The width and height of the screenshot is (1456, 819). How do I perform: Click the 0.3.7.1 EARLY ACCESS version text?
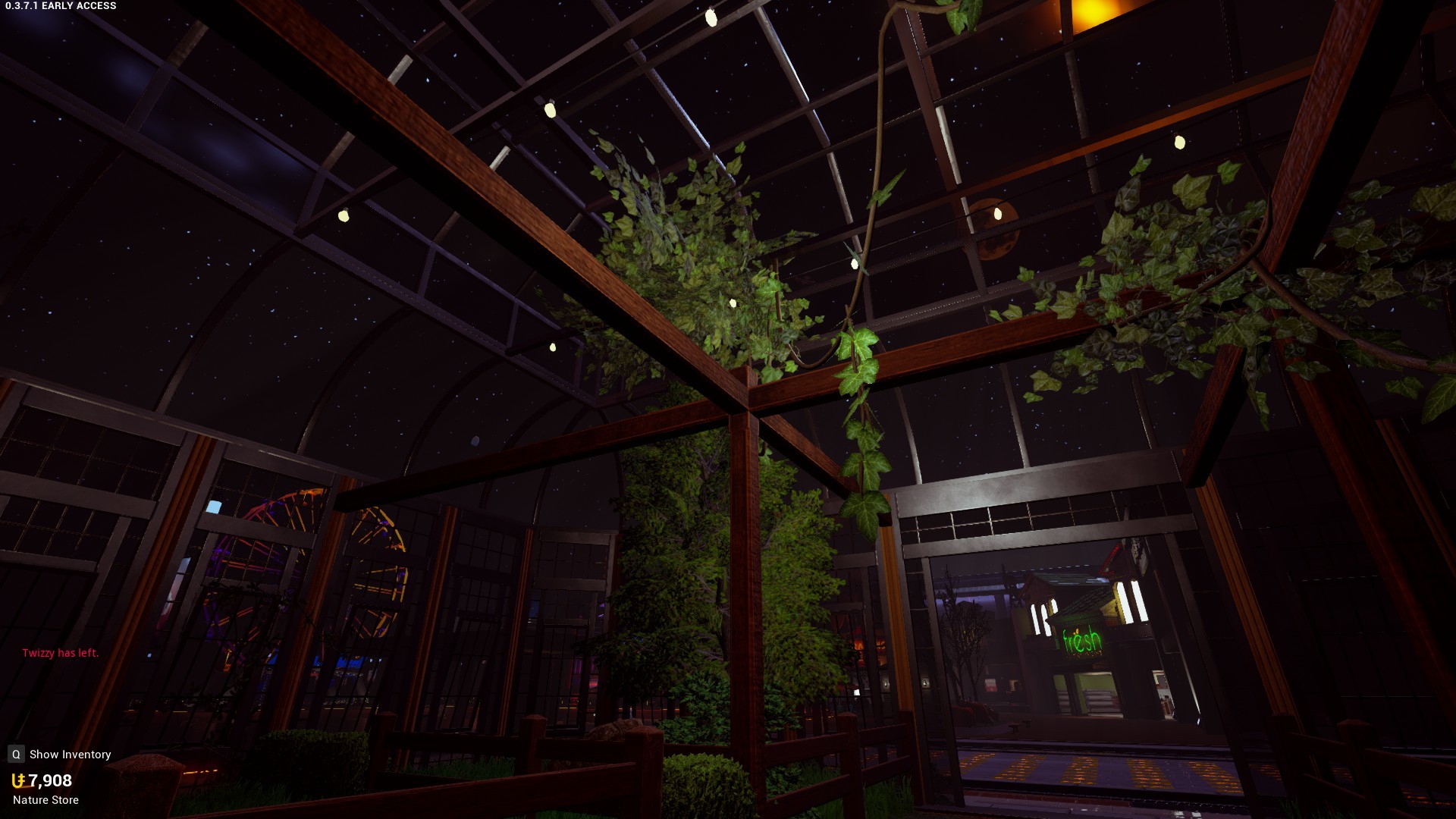59,5
